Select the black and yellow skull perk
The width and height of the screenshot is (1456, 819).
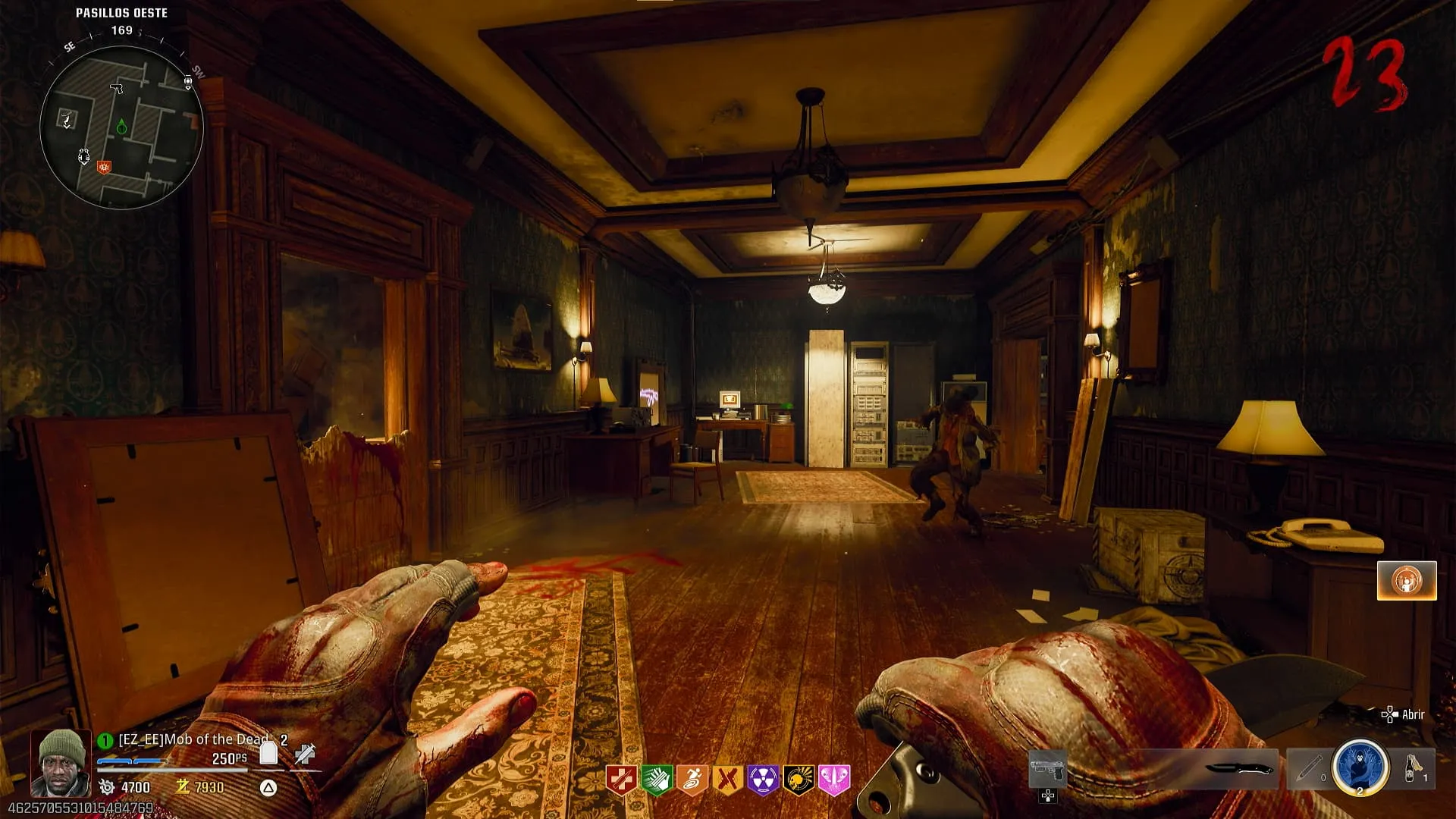tap(799, 780)
